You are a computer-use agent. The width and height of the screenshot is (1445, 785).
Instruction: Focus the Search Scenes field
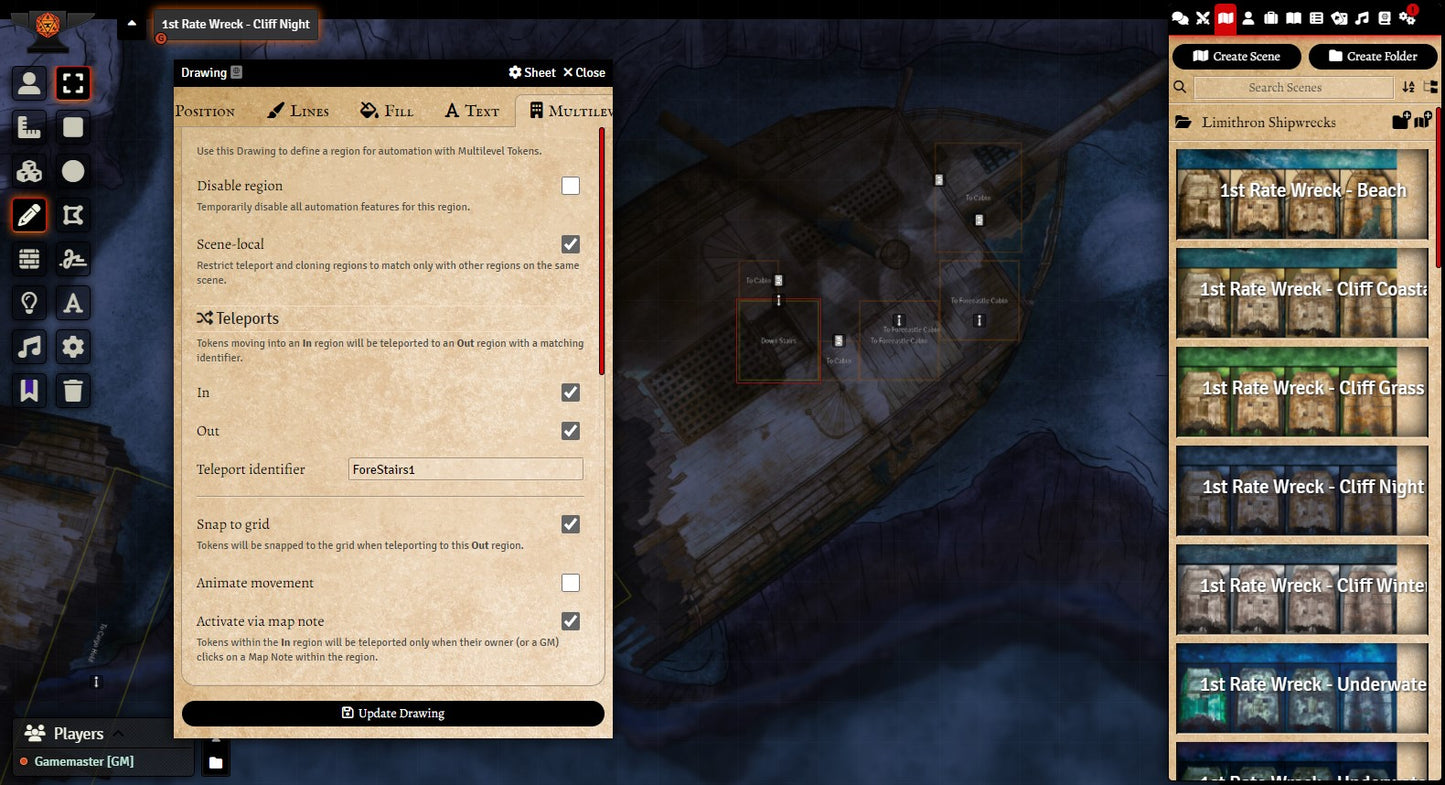coord(1293,88)
